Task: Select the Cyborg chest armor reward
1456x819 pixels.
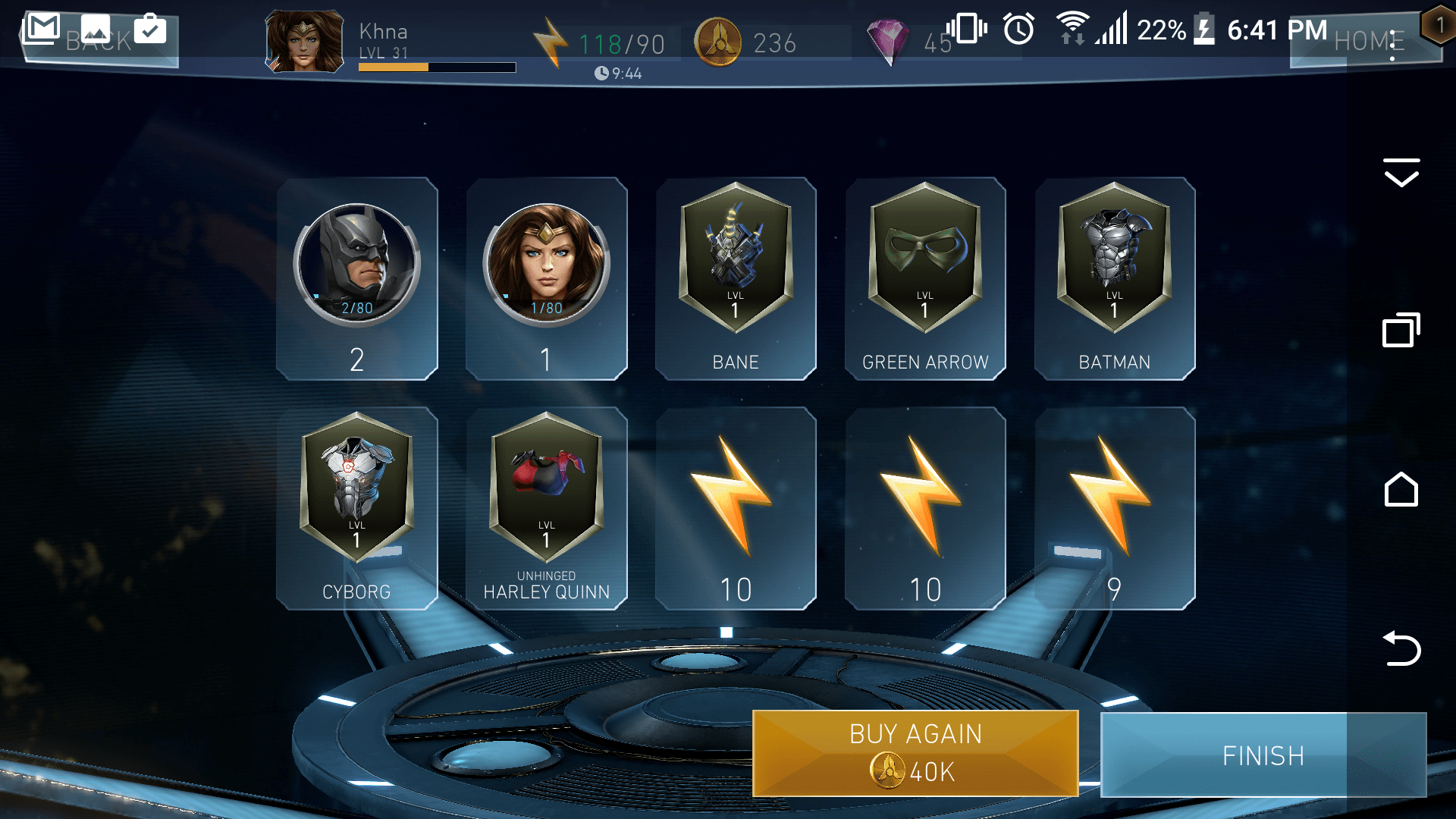Action: [357, 504]
